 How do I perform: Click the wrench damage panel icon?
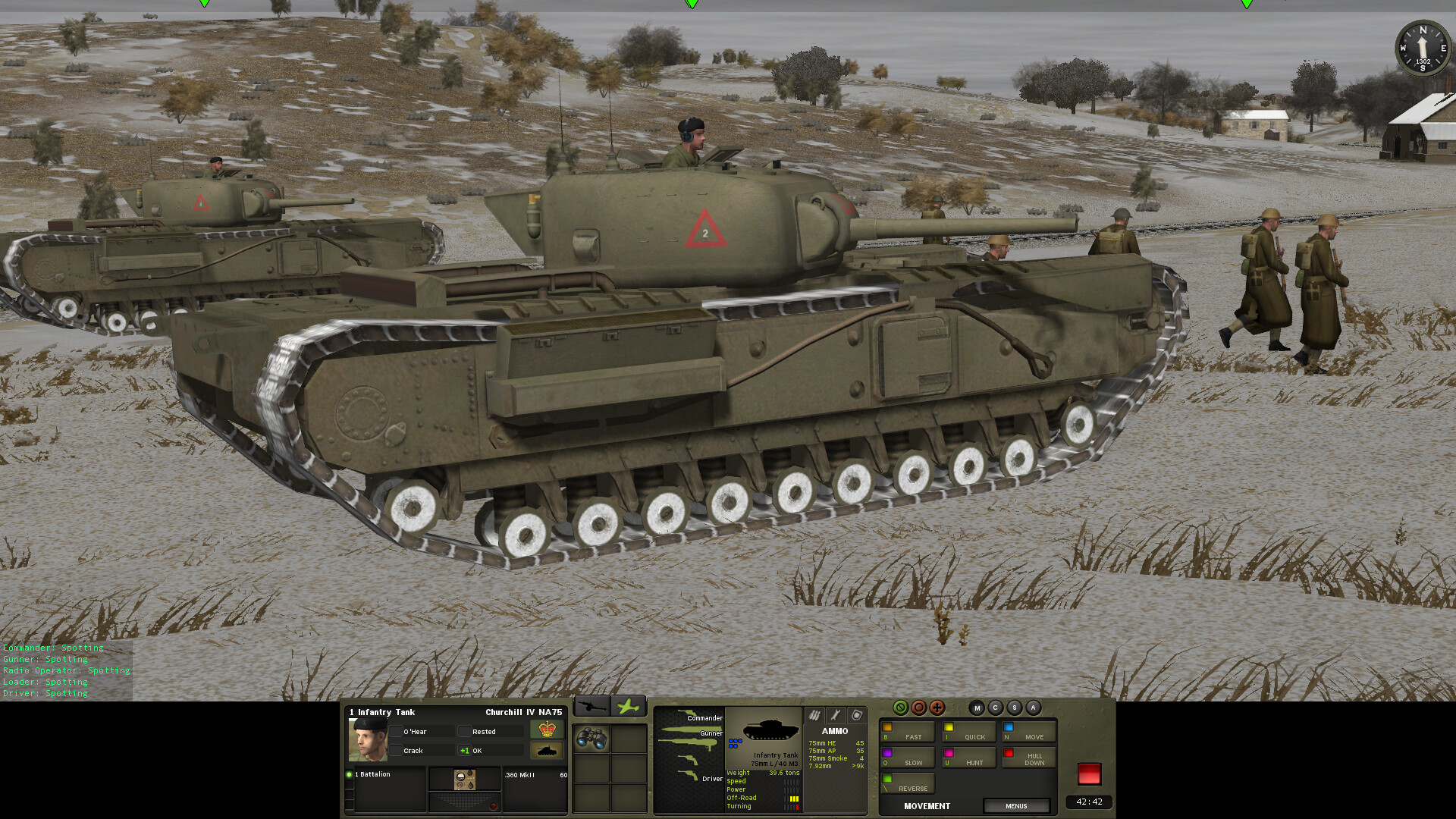pyautogui.click(x=836, y=715)
